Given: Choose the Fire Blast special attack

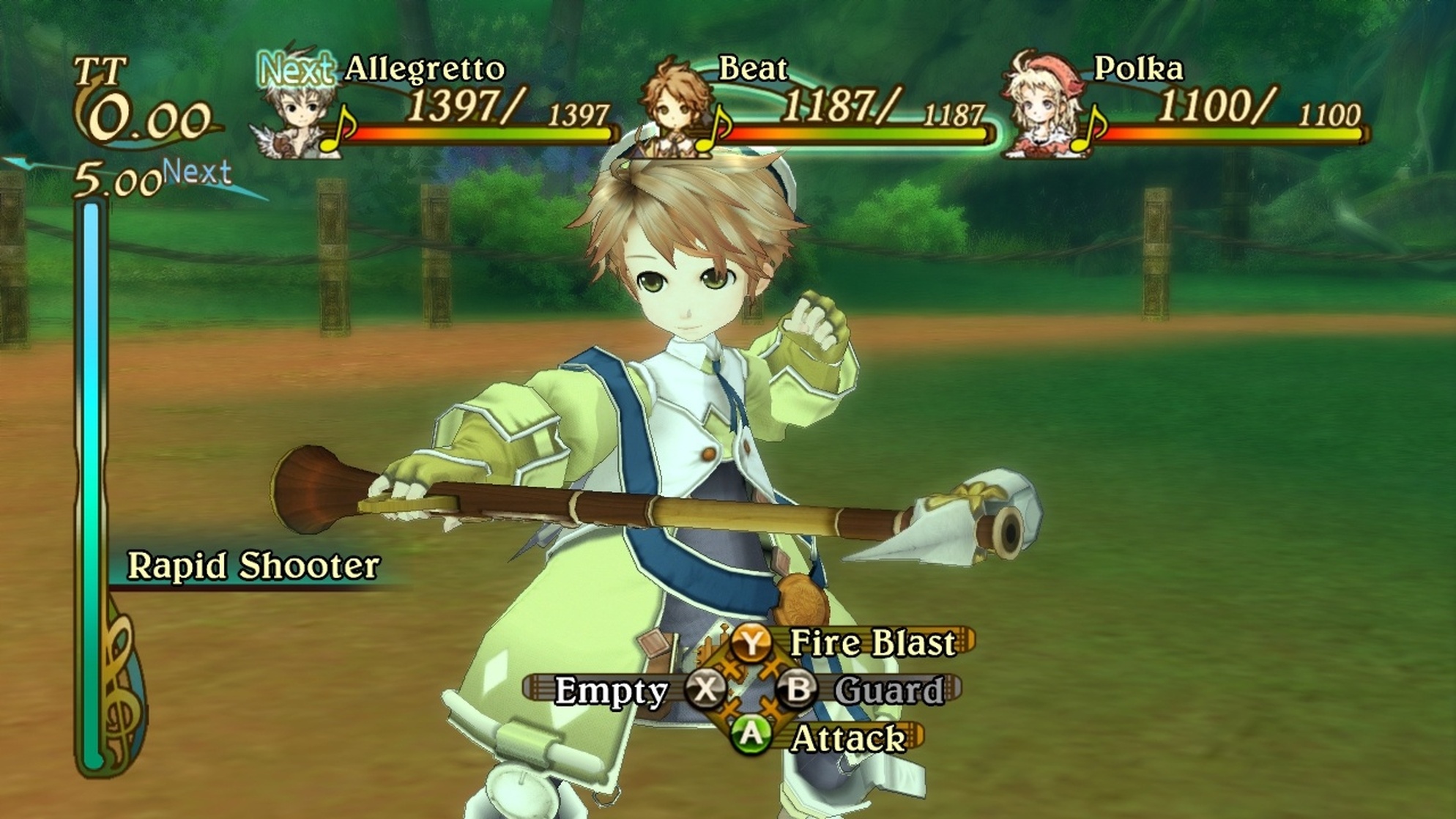Looking at the screenshot, I should coord(870,643).
